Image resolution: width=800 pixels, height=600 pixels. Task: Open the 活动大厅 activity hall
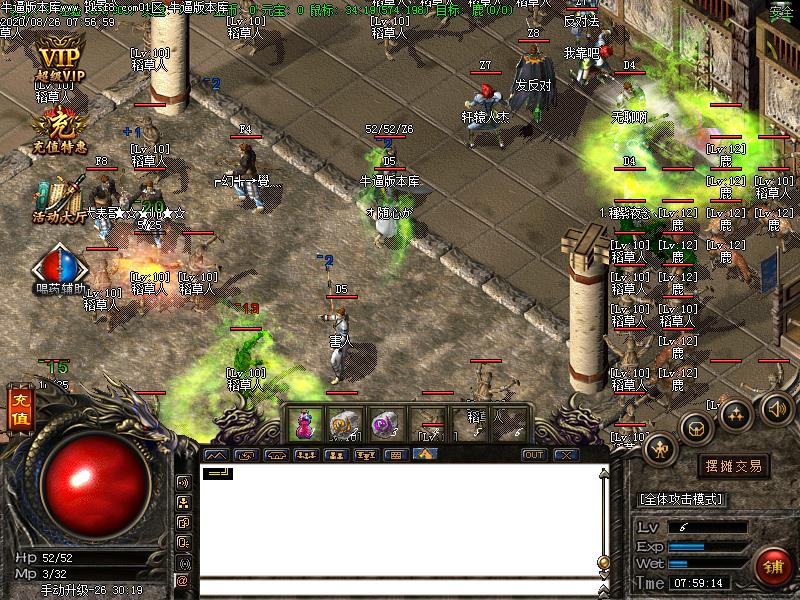[x=58, y=198]
